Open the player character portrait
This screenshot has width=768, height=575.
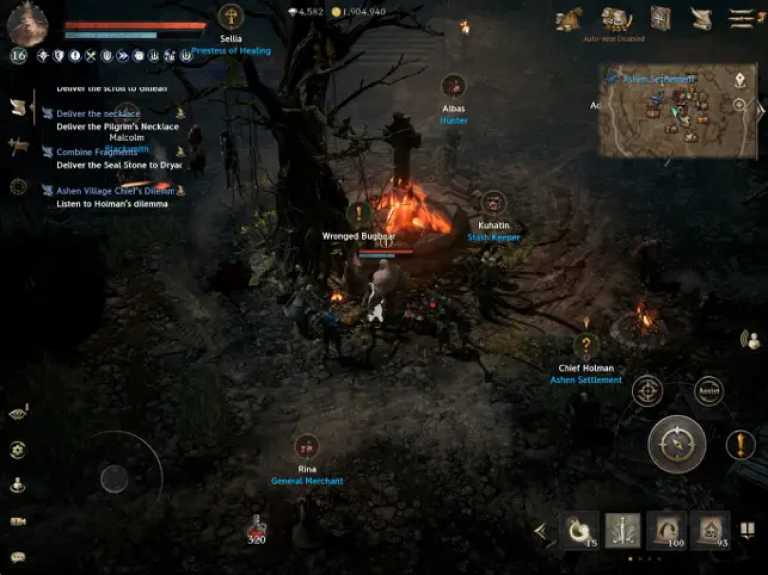[x=27, y=23]
